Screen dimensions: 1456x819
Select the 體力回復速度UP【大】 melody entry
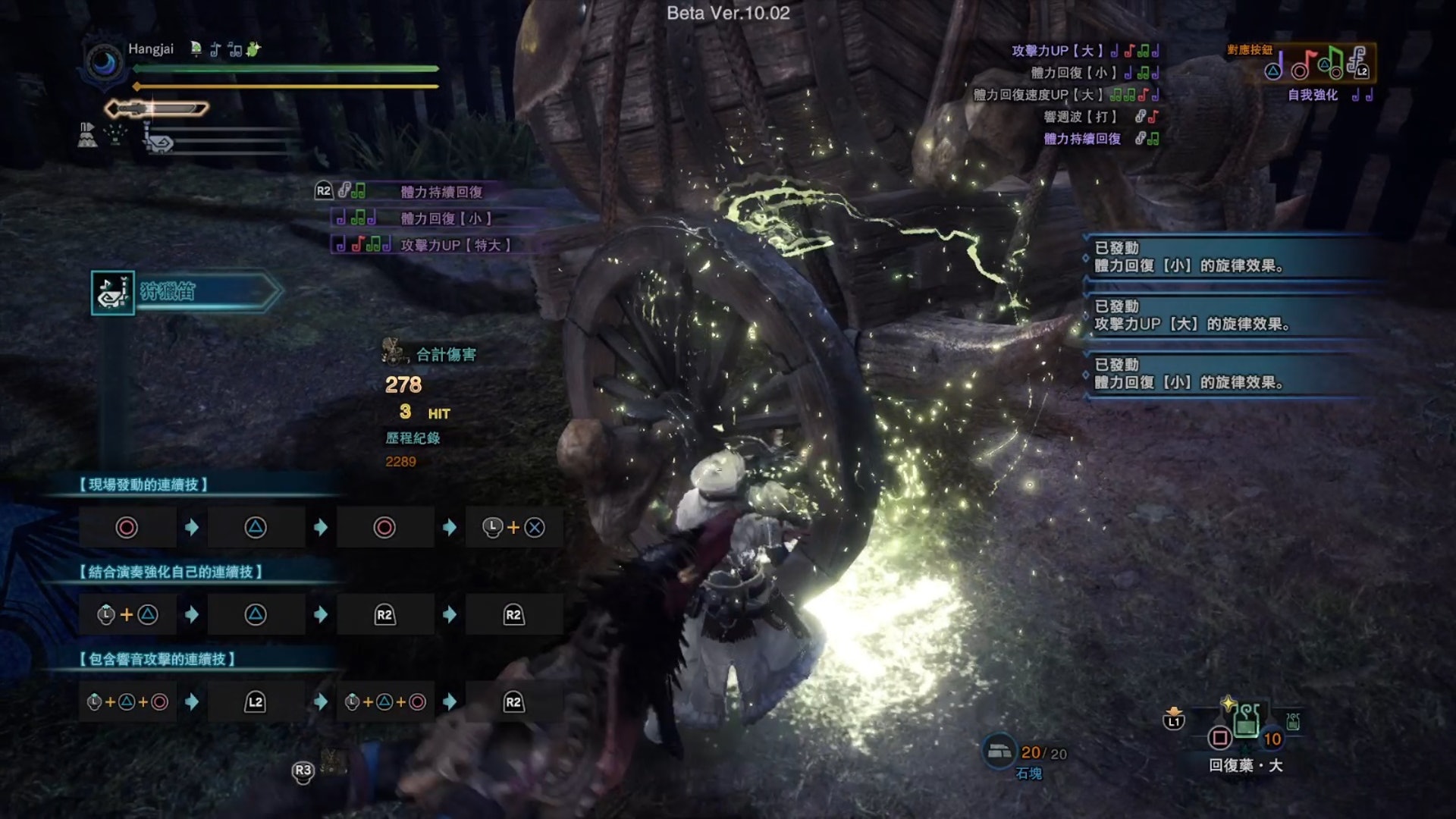1037,95
